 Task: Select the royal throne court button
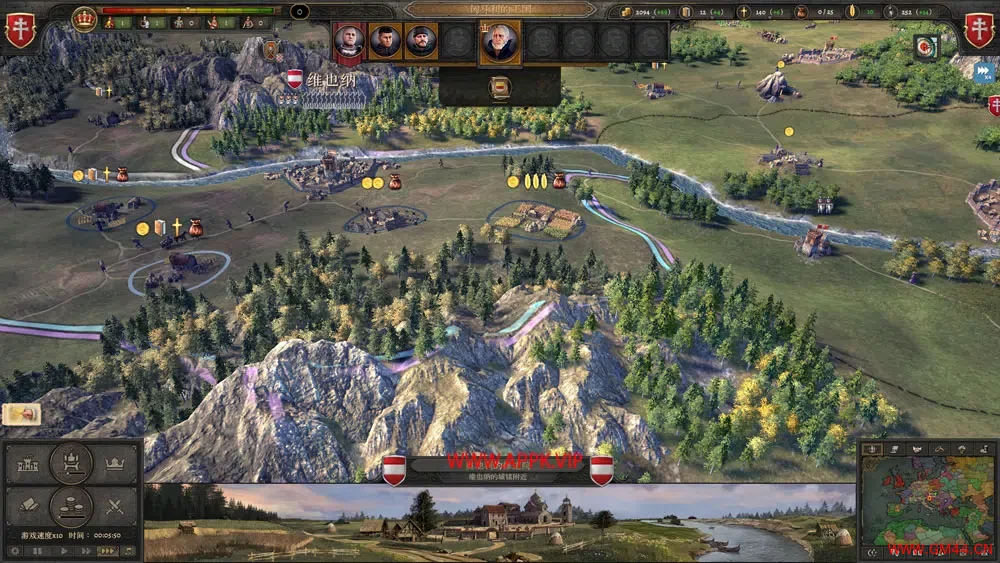71,462
